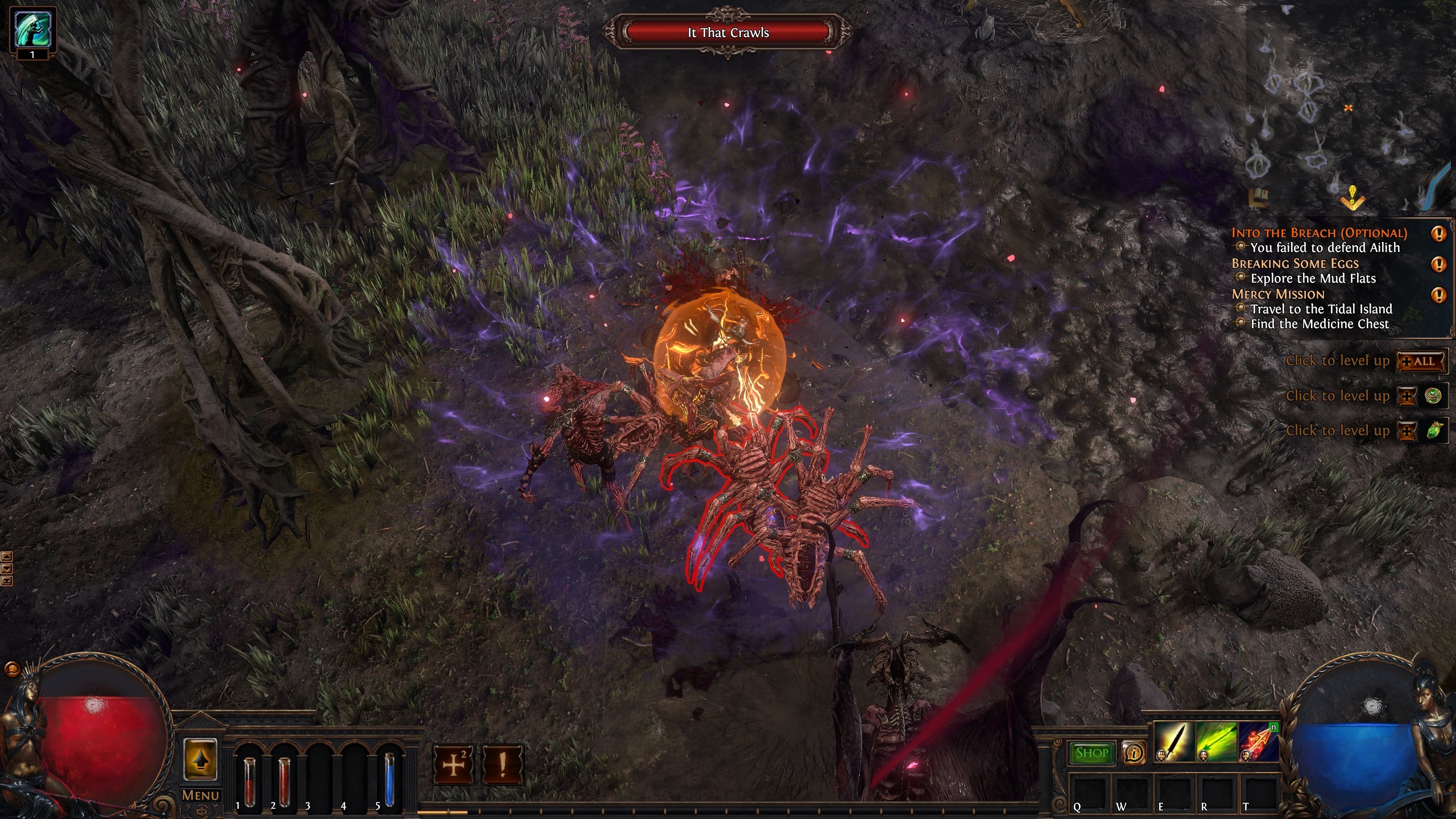Click the green buff icon

[32, 28]
